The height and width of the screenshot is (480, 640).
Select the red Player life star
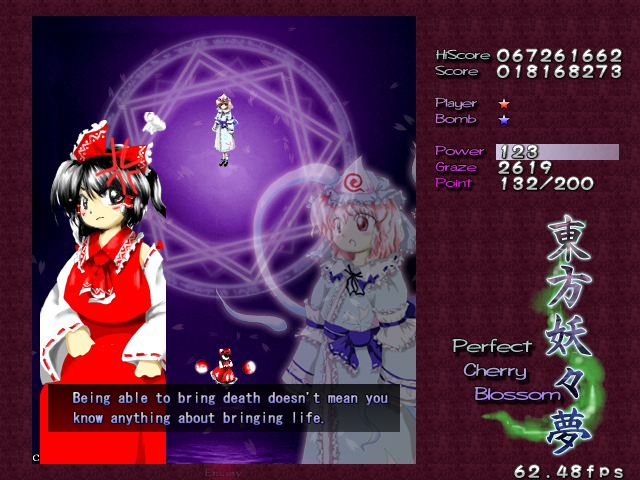pyautogui.click(x=504, y=103)
